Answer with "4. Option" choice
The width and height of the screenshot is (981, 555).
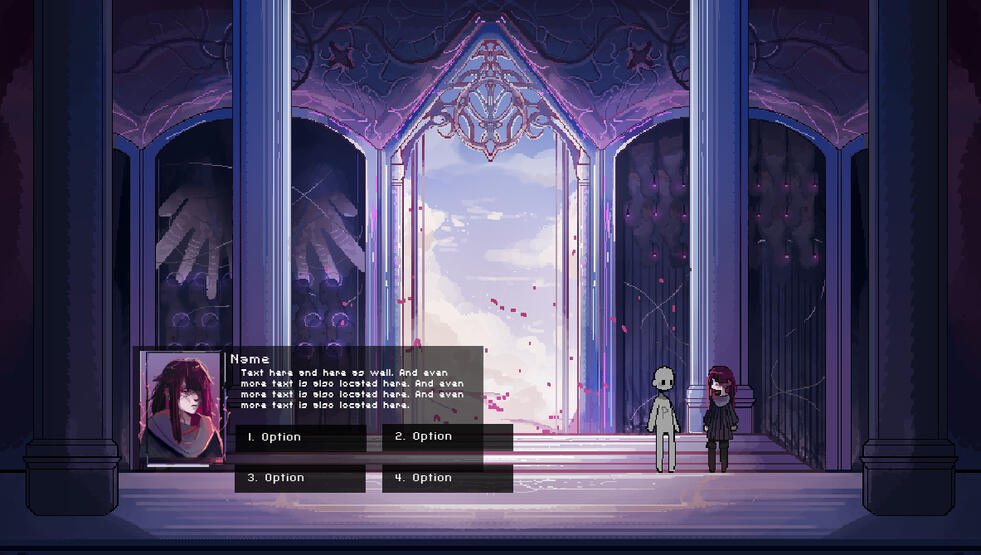coord(447,478)
